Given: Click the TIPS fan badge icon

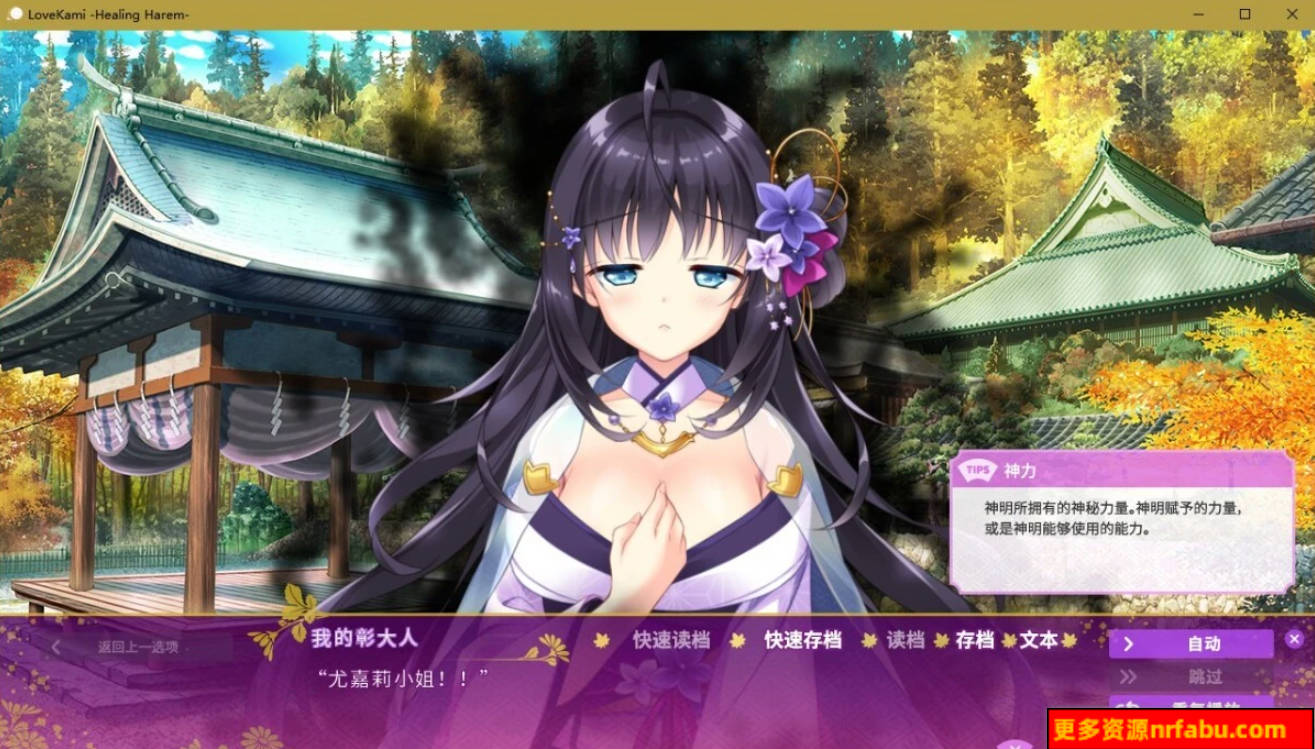Looking at the screenshot, I should click(x=975, y=468).
